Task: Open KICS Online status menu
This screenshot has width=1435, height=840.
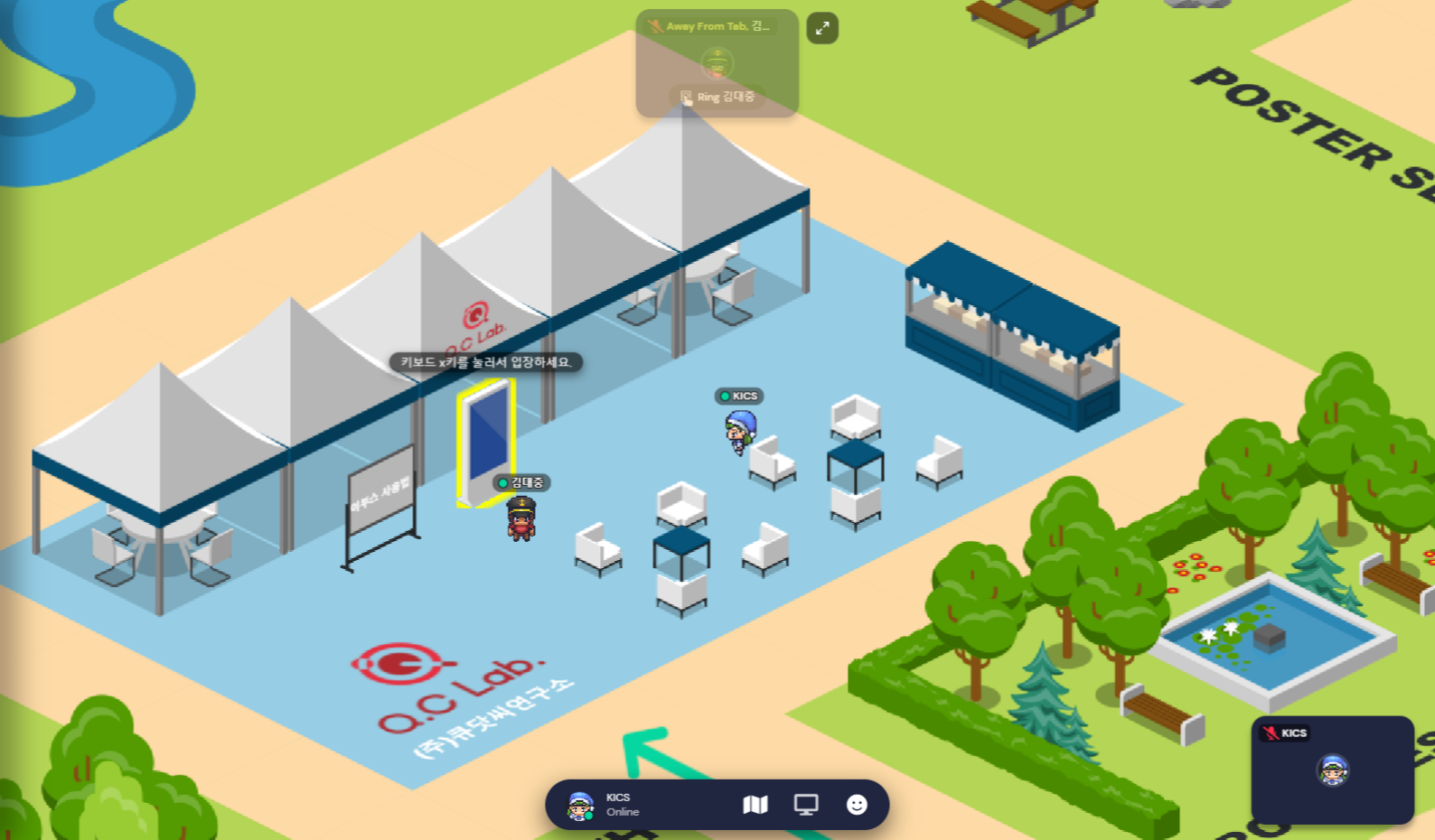Action: coord(623,805)
